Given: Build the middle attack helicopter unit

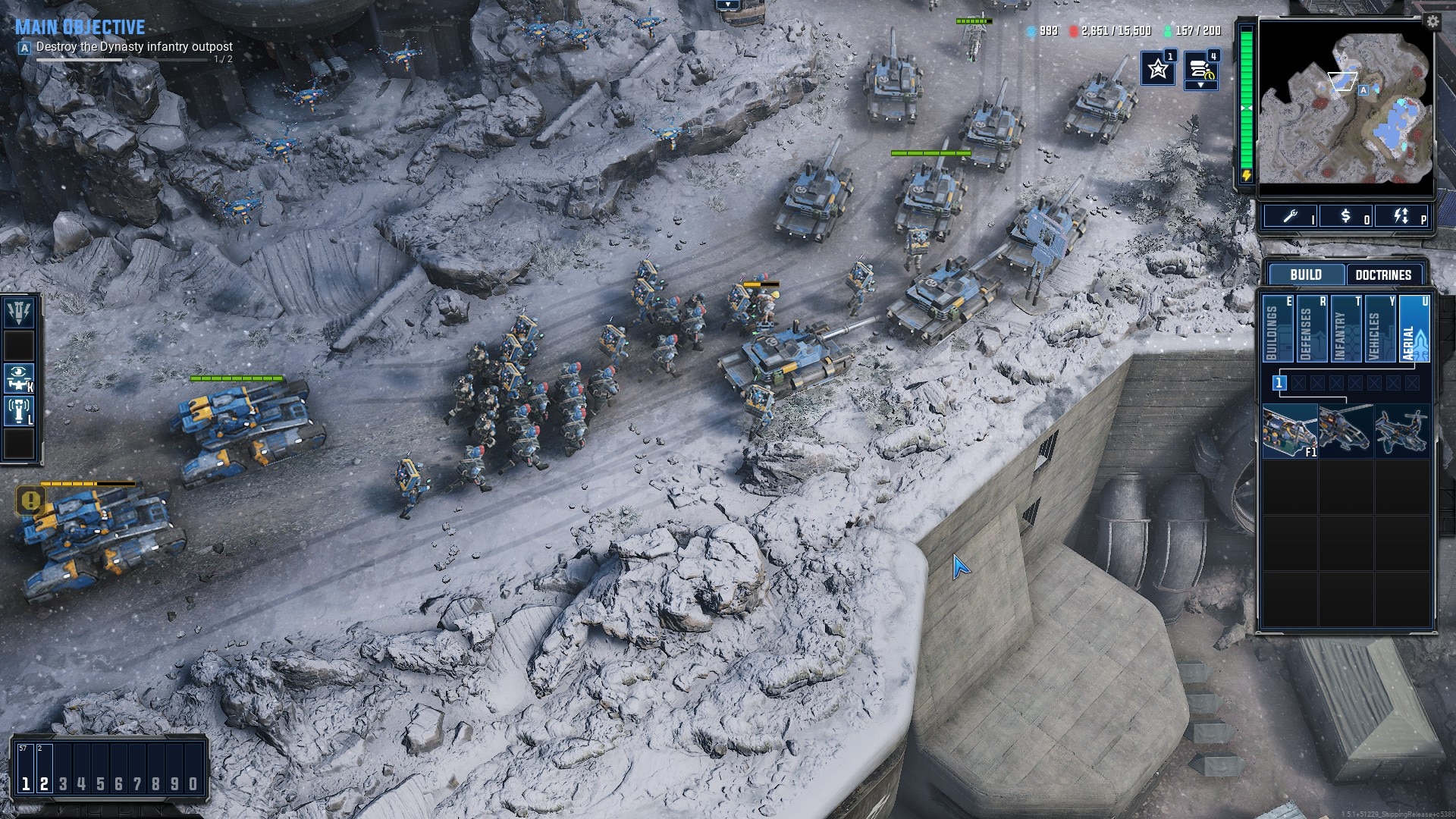Looking at the screenshot, I should coord(1345,431).
